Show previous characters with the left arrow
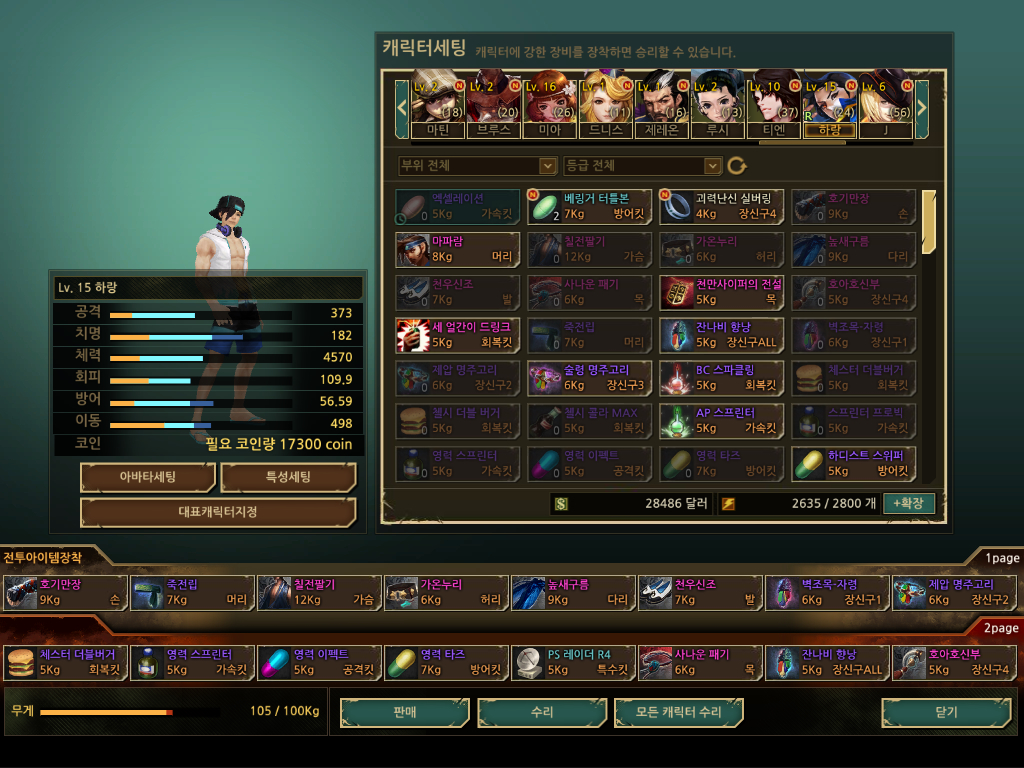The width and height of the screenshot is (1024, 768). (x=402, y=104)
